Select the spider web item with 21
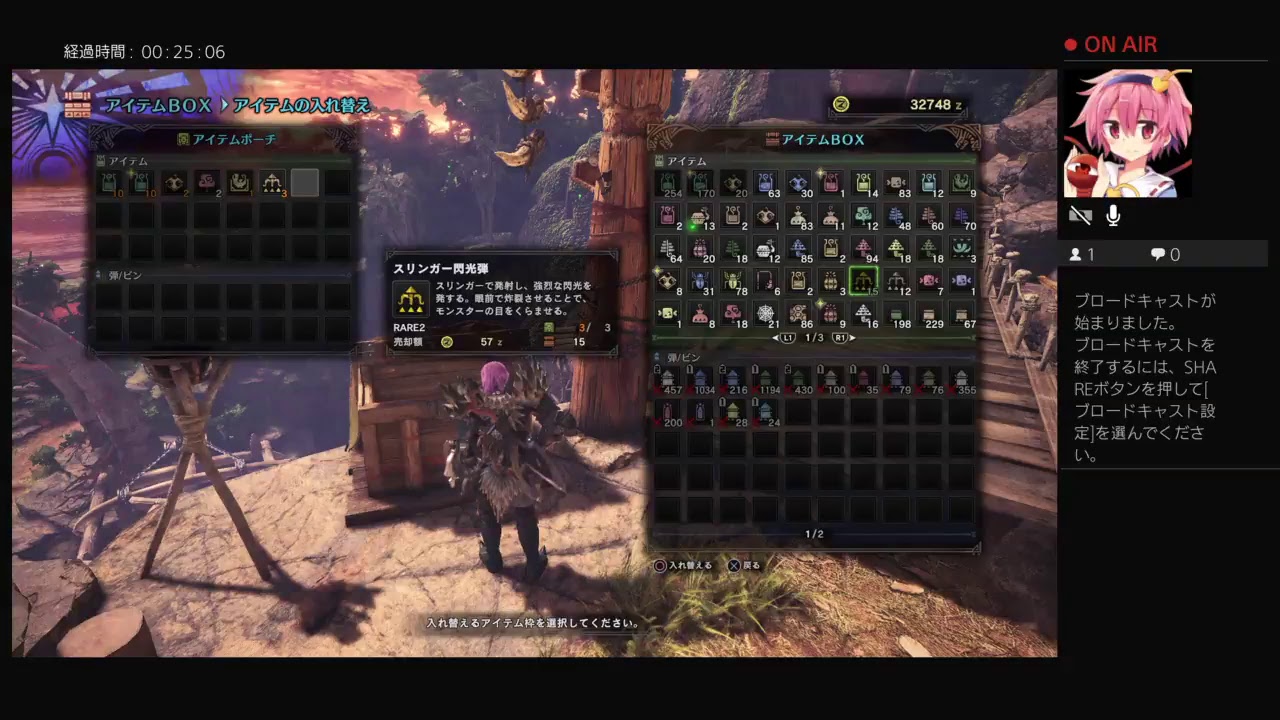Viewport: 1280px width, 720px height. pyautogui.click(x=766, y=314)
